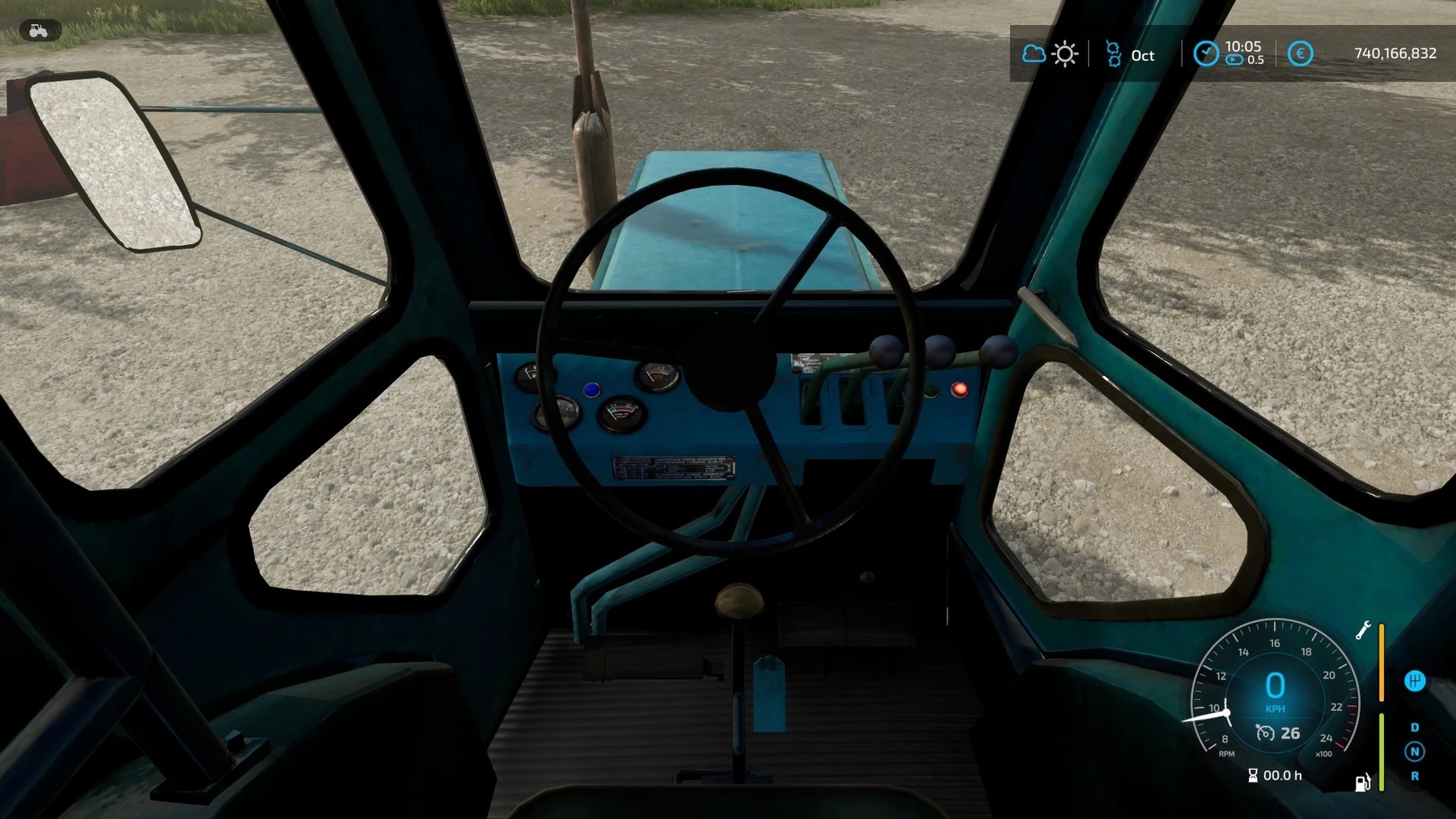Screen dimensions: 1456x819
Task: Click the Euro currency icon
Action: coord(1302,53)
